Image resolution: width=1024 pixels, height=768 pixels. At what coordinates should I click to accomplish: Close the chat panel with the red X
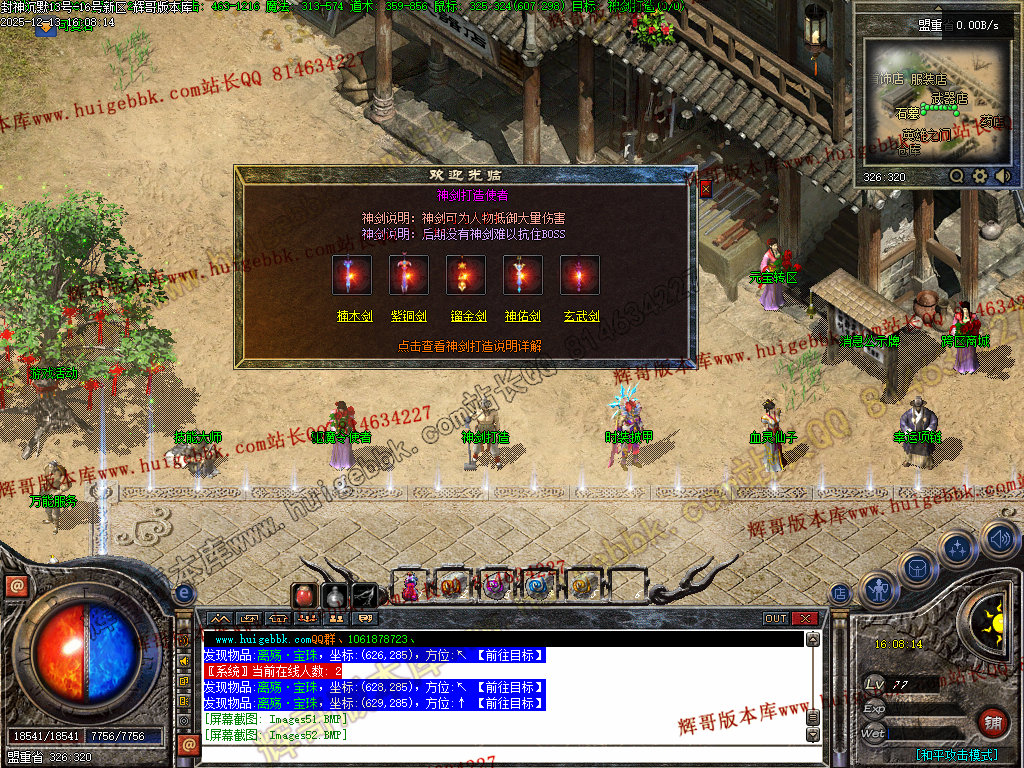(x=805, y=619)
